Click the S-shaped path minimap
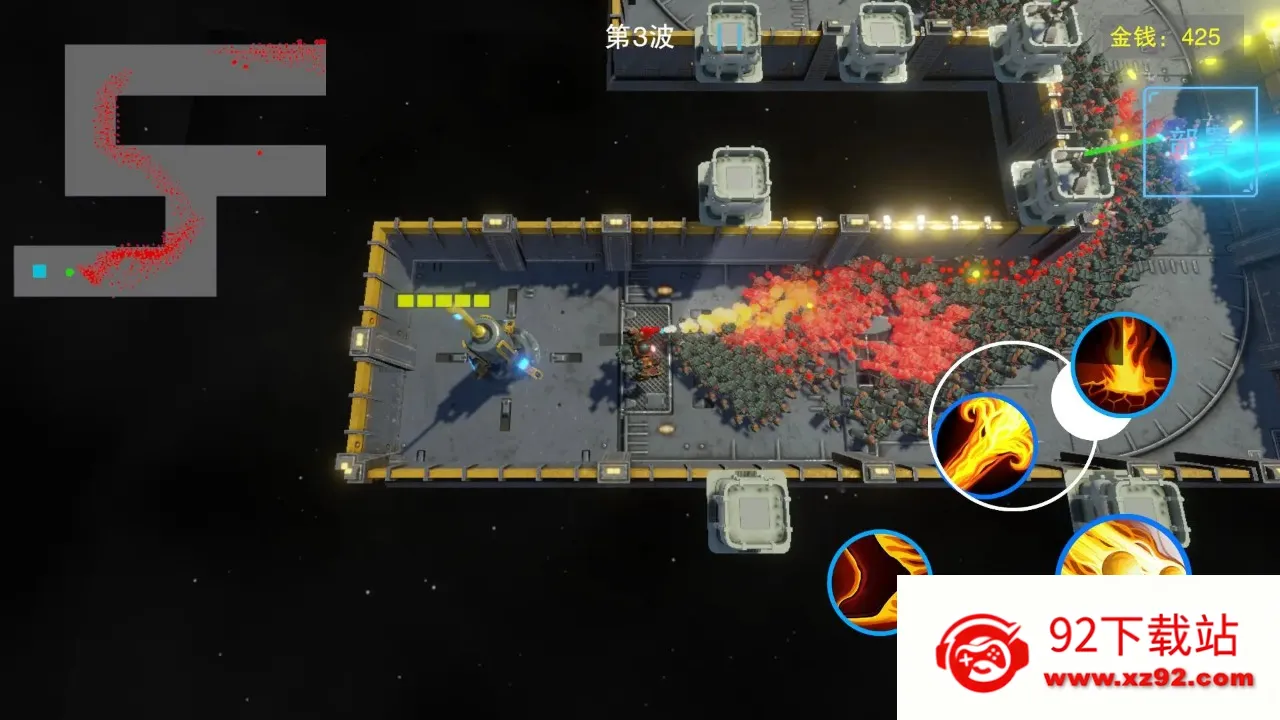The width and height of the screenshot is (1280, 720). point(170,170)
